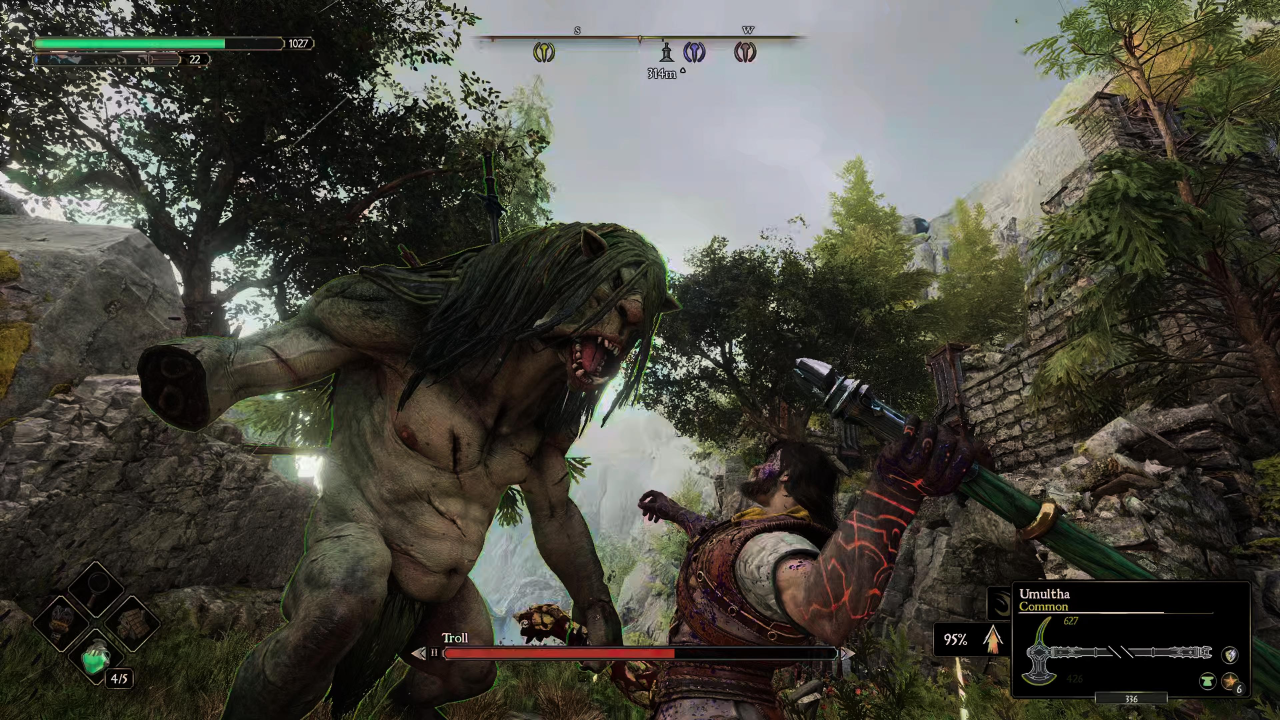Click the 95% orange arrow indicator
The height and width of the screenshot is (720, 1280).
pos(993,639)
